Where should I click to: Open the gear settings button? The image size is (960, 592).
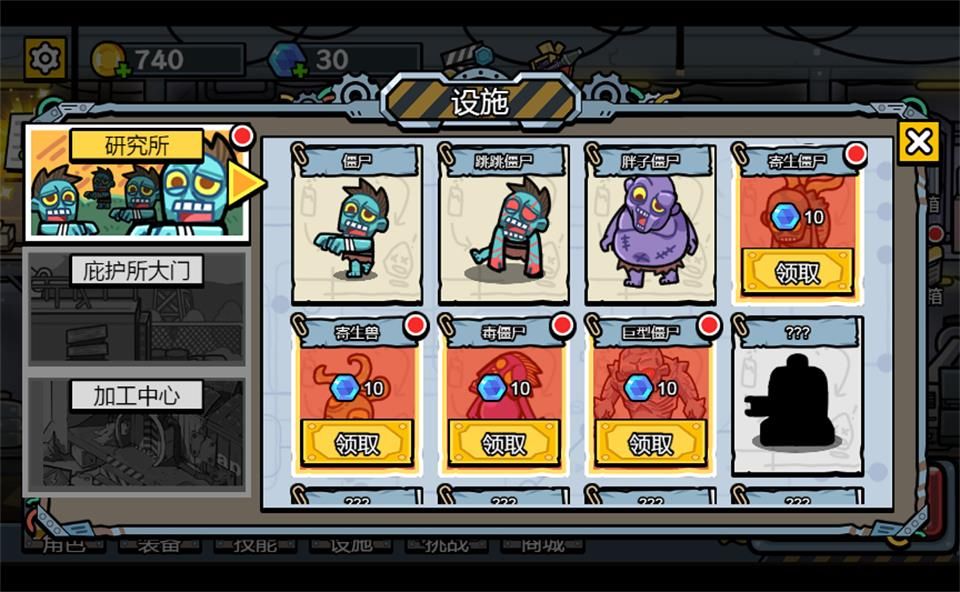(45, 59)
